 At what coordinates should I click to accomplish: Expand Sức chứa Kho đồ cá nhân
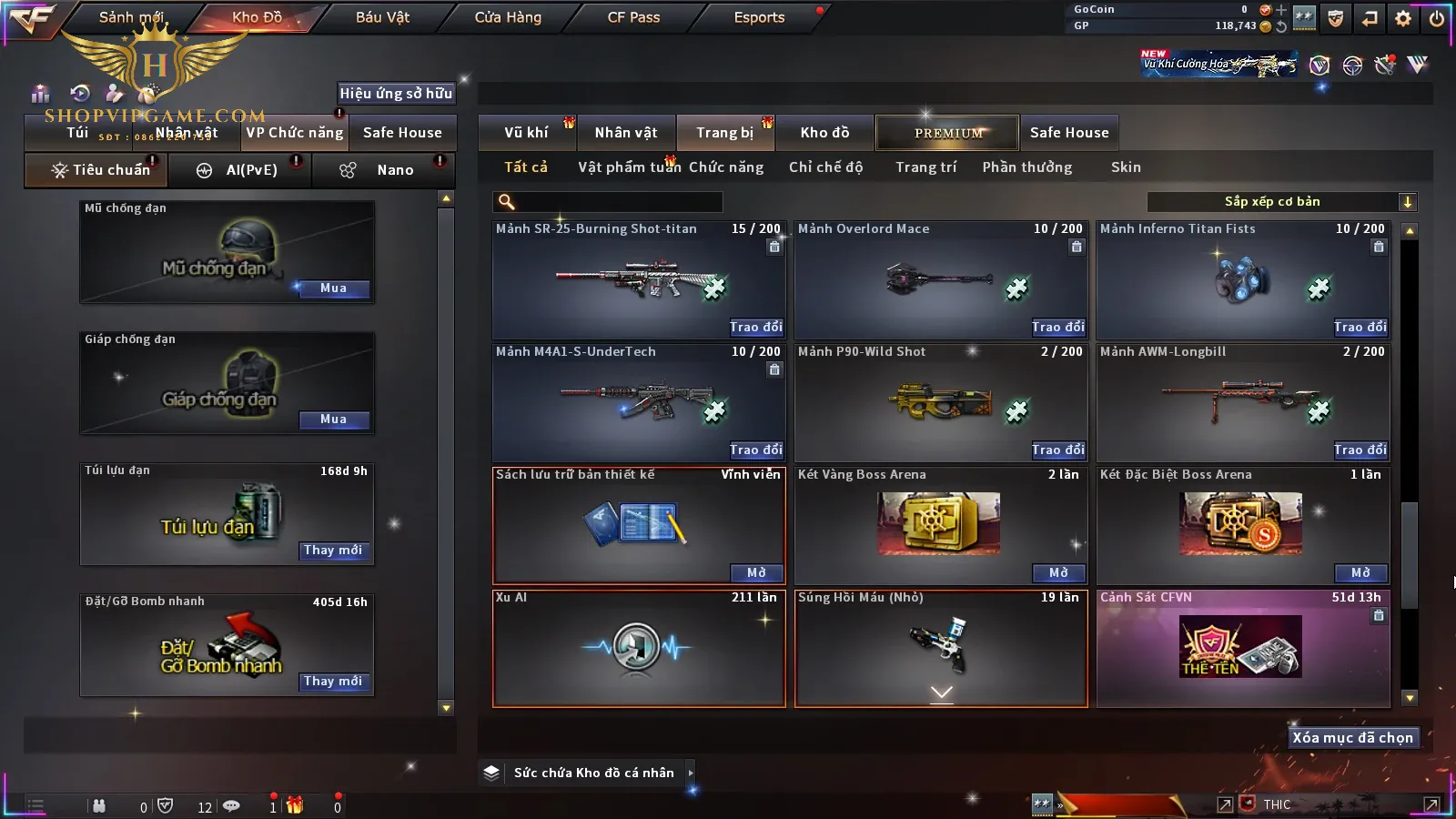pos(691,773)
